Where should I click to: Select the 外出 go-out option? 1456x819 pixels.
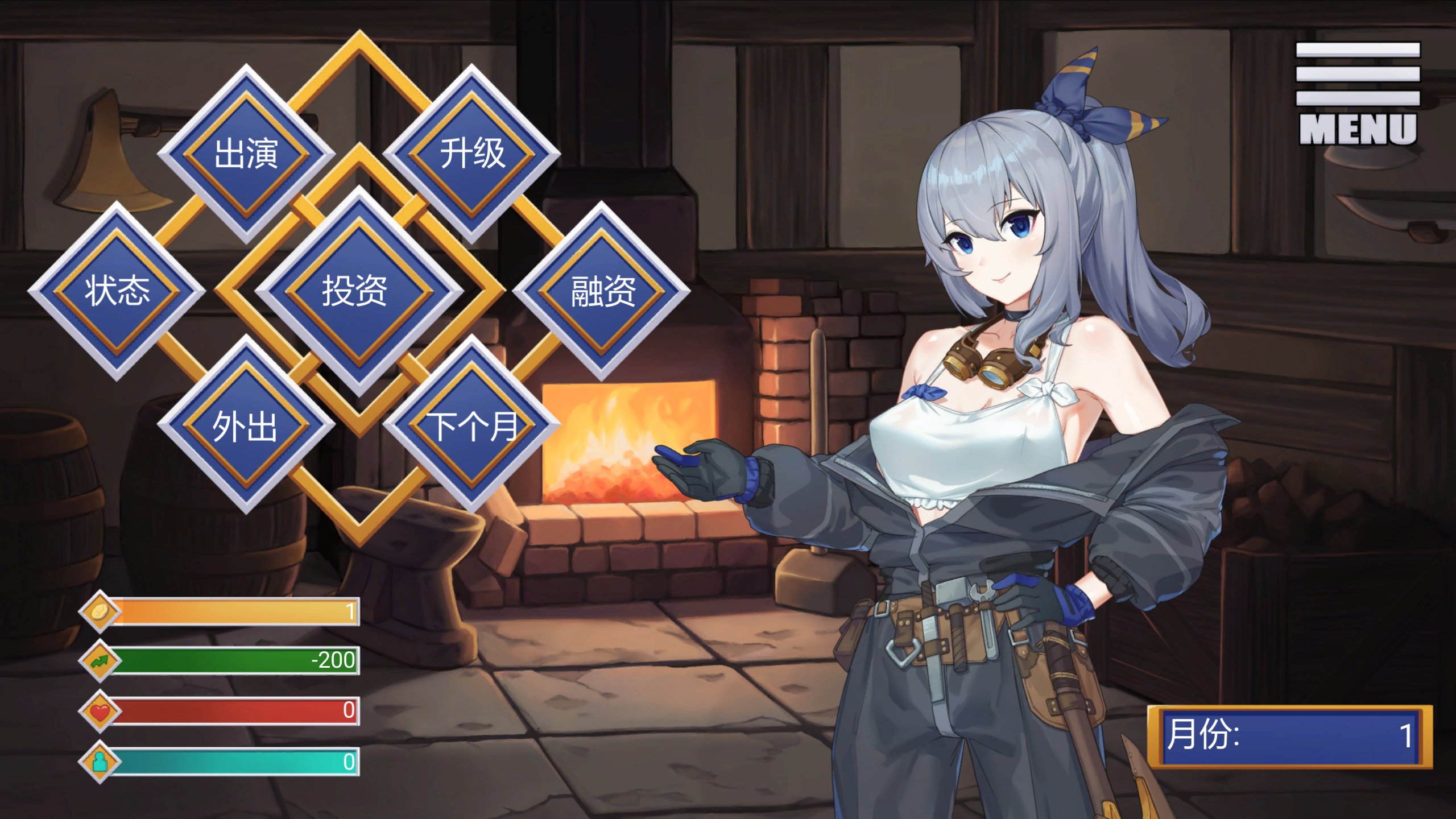point(246,425)
